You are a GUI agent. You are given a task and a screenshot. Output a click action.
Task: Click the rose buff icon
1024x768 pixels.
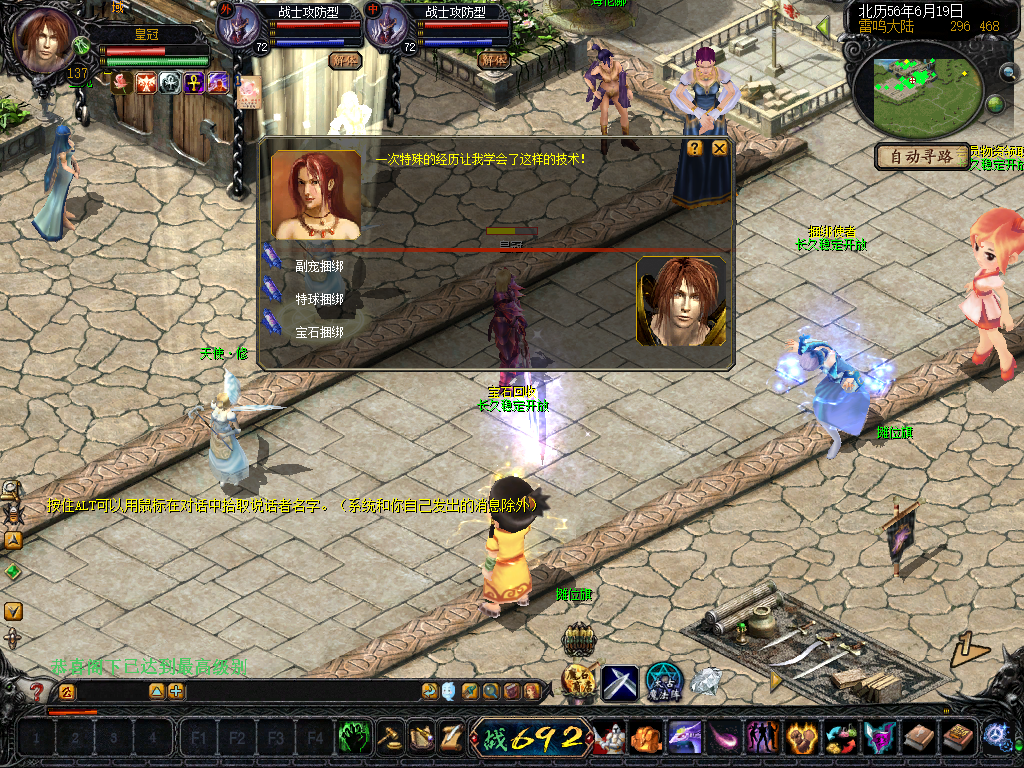(x=122, y=83)
